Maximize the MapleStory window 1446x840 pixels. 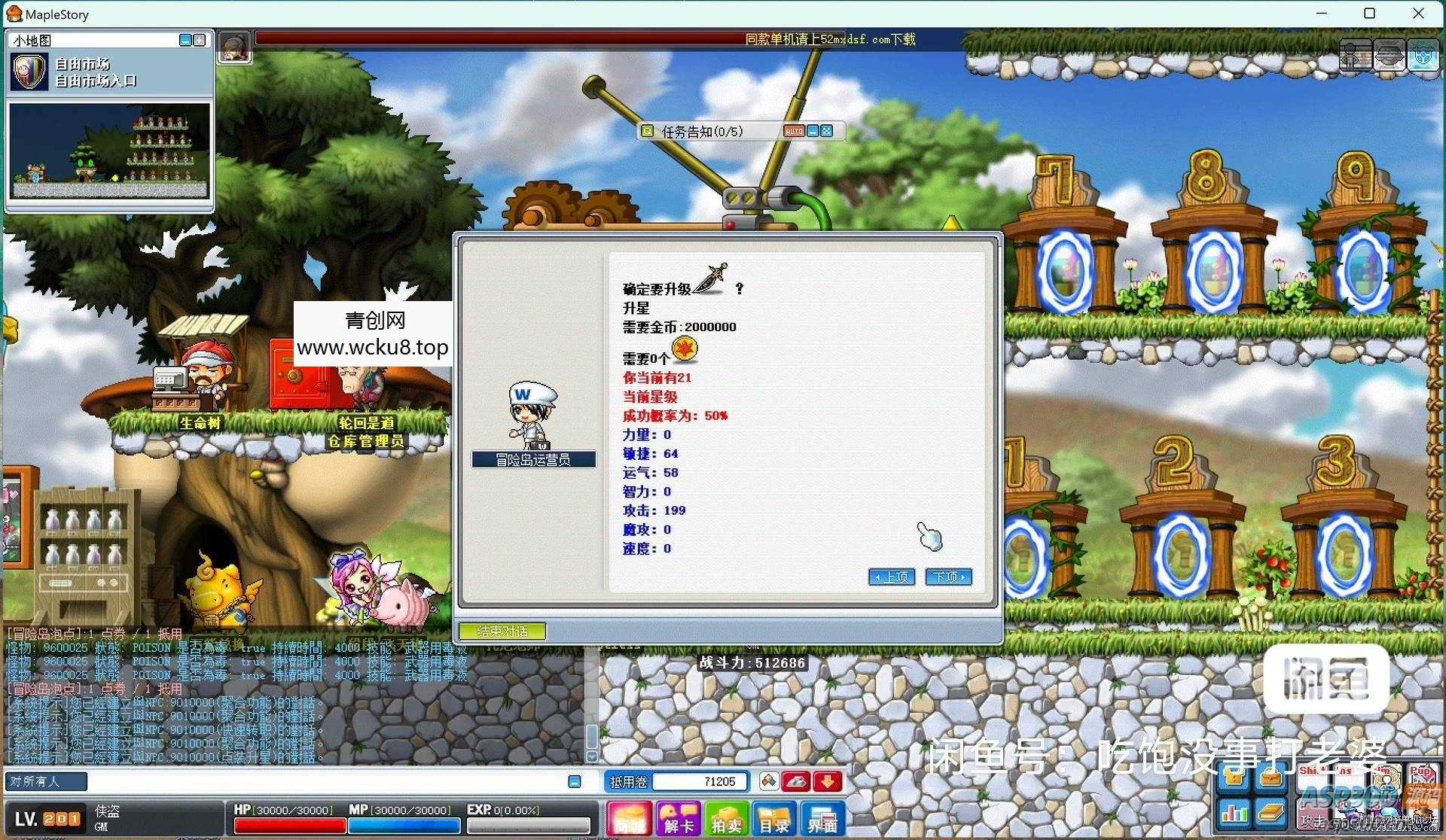click(1370, 14)
